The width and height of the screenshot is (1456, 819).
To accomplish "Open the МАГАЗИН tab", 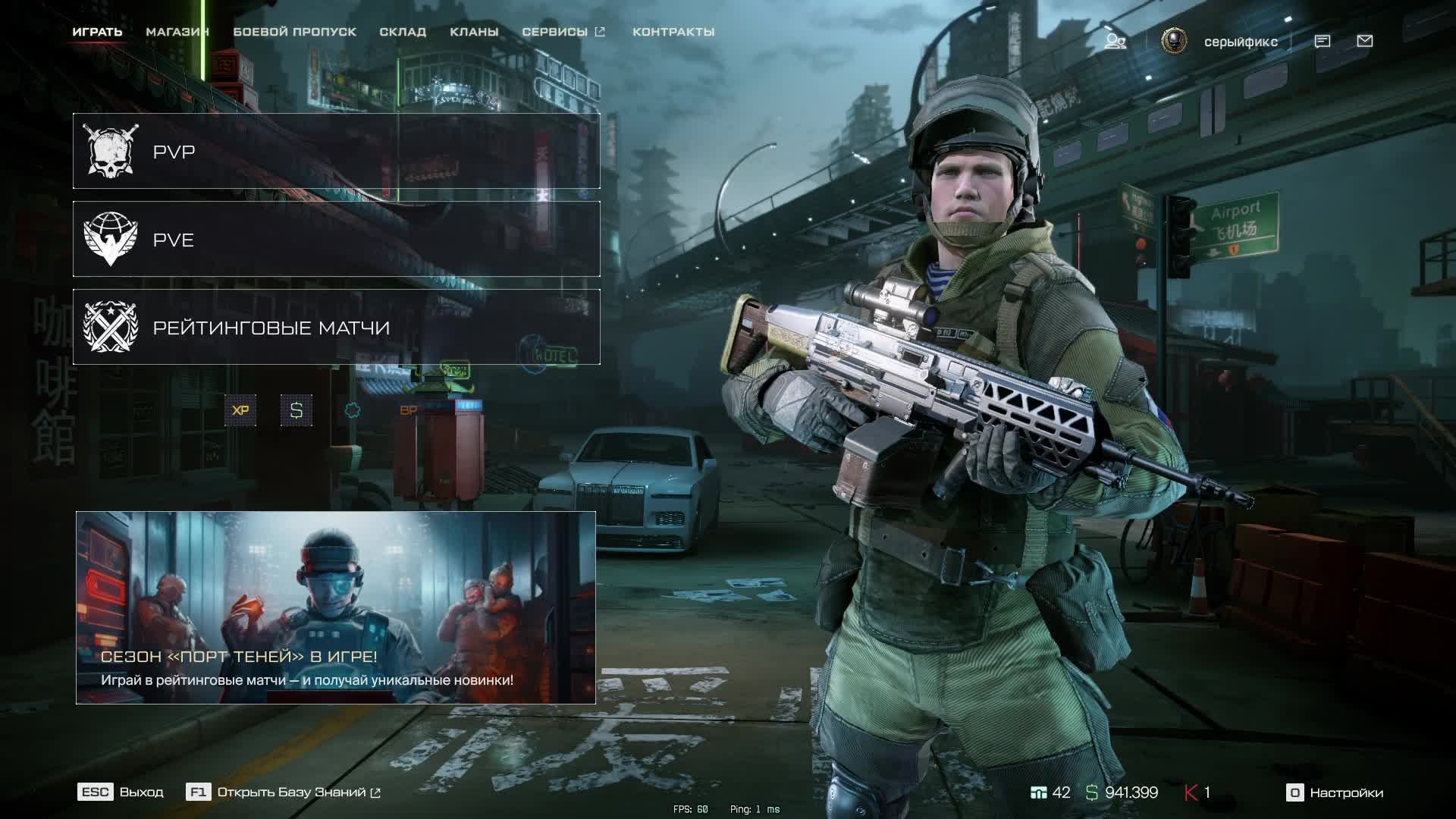I will point(177,32).
